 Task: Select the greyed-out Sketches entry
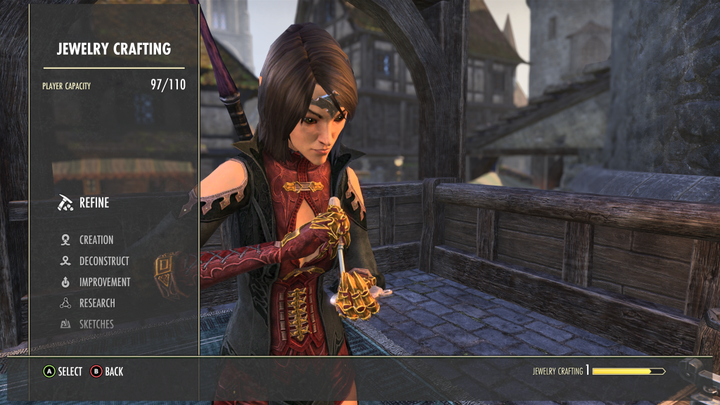(x=96, y=324)
